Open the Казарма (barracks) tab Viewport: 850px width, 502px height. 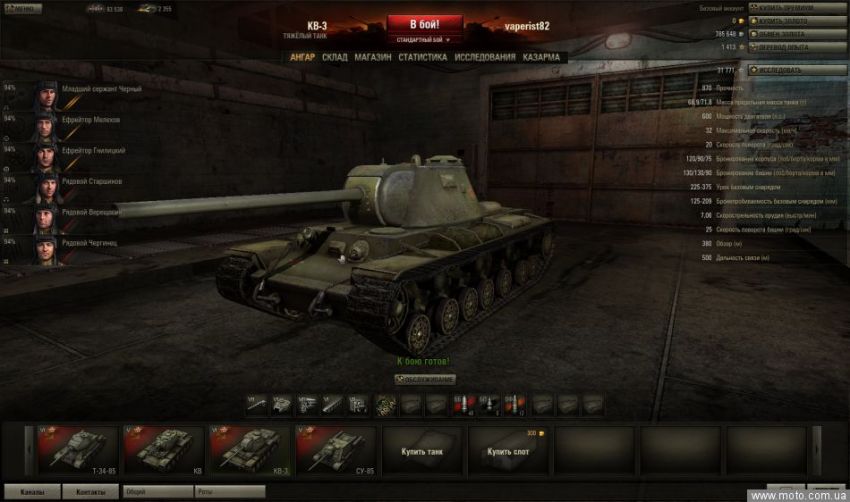tap(541, 57)
